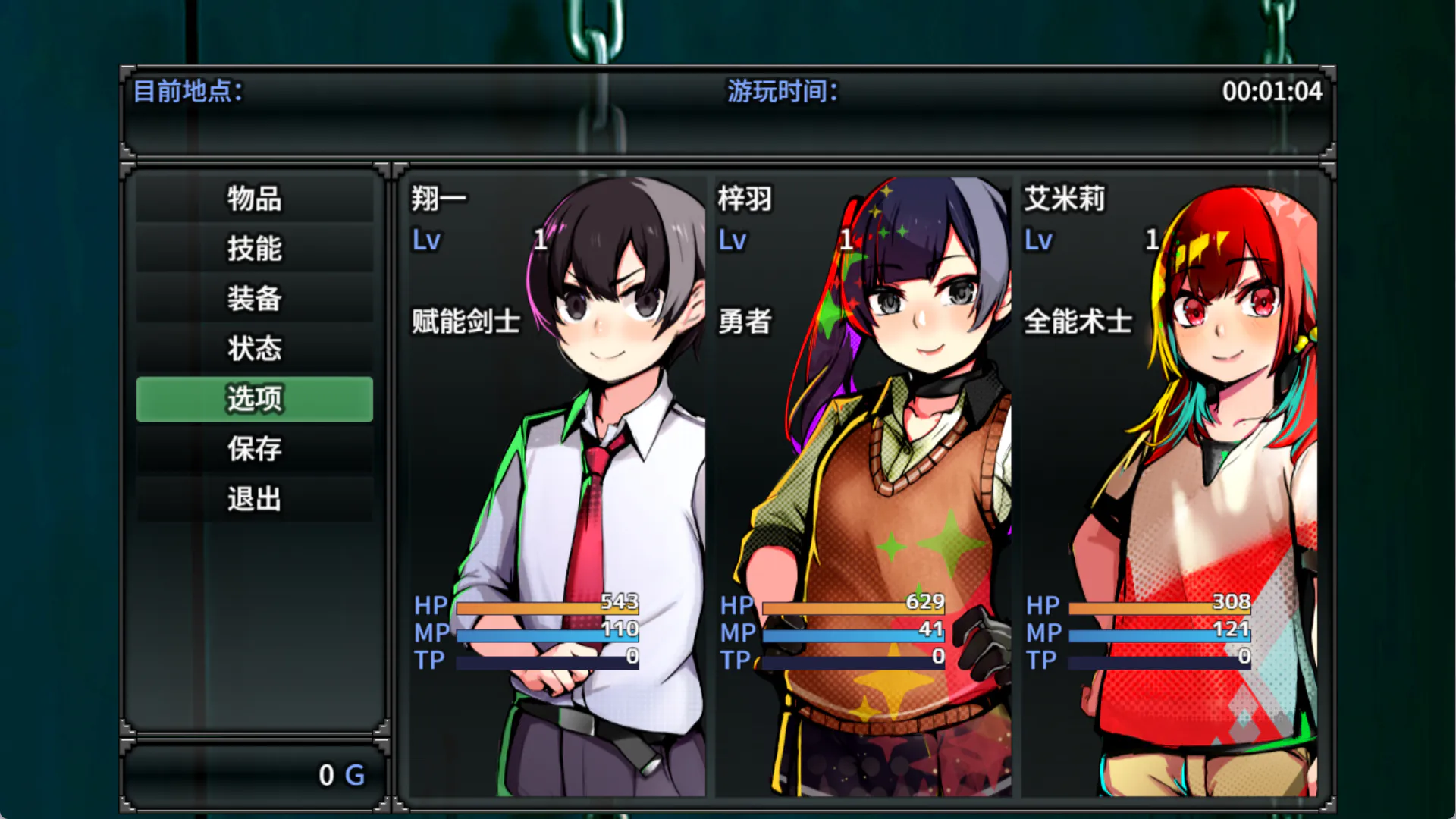Choose the 装备 (Equipment) option
Screen dimensions: 1456x819
pos(255,299)
